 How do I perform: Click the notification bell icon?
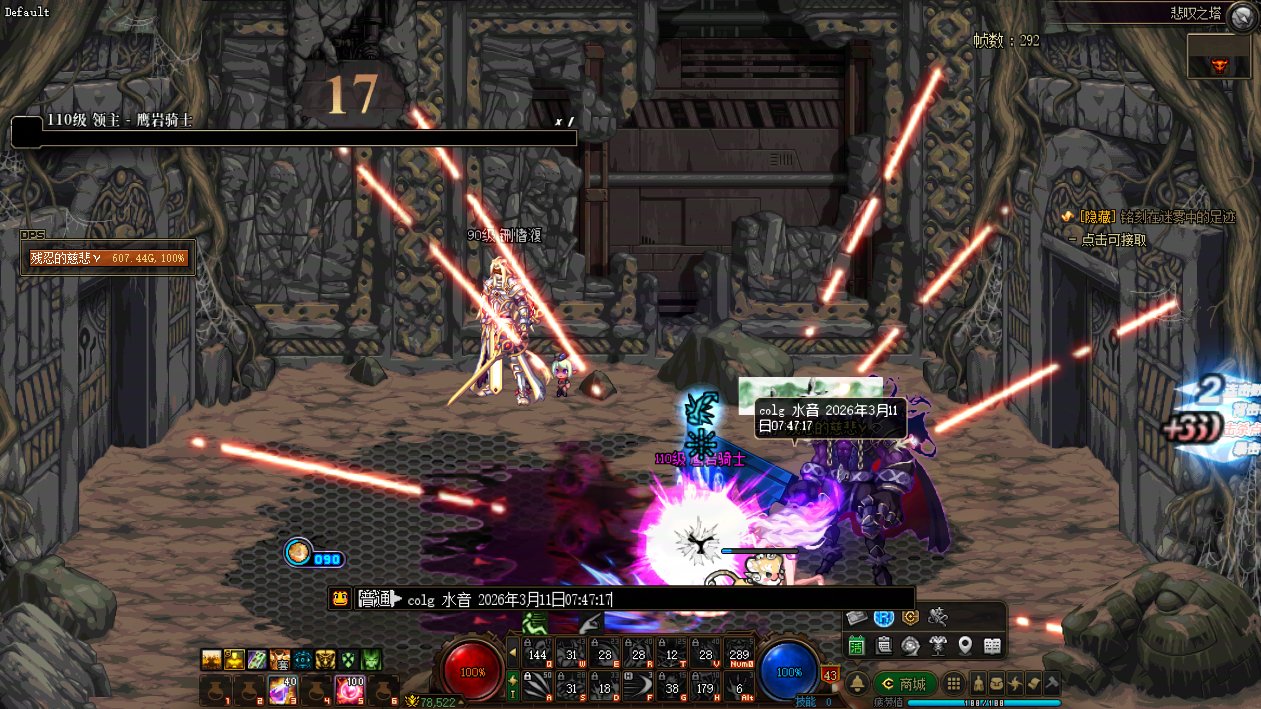(857, 684)
